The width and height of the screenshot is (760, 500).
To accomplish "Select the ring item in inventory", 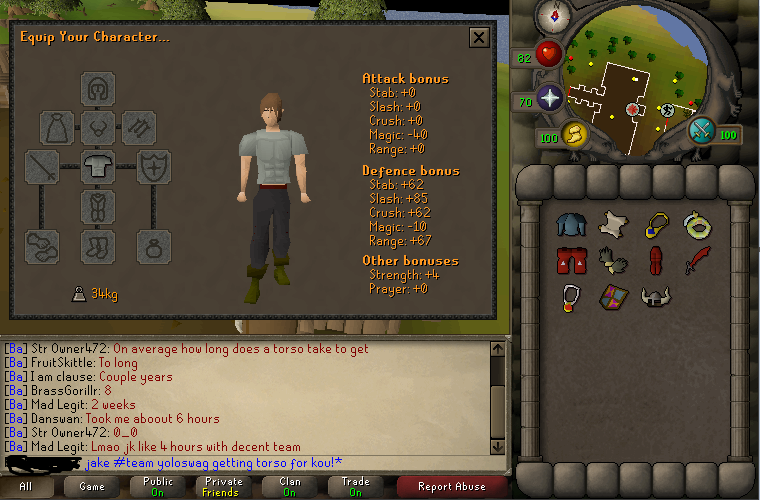I will (695, 225).
